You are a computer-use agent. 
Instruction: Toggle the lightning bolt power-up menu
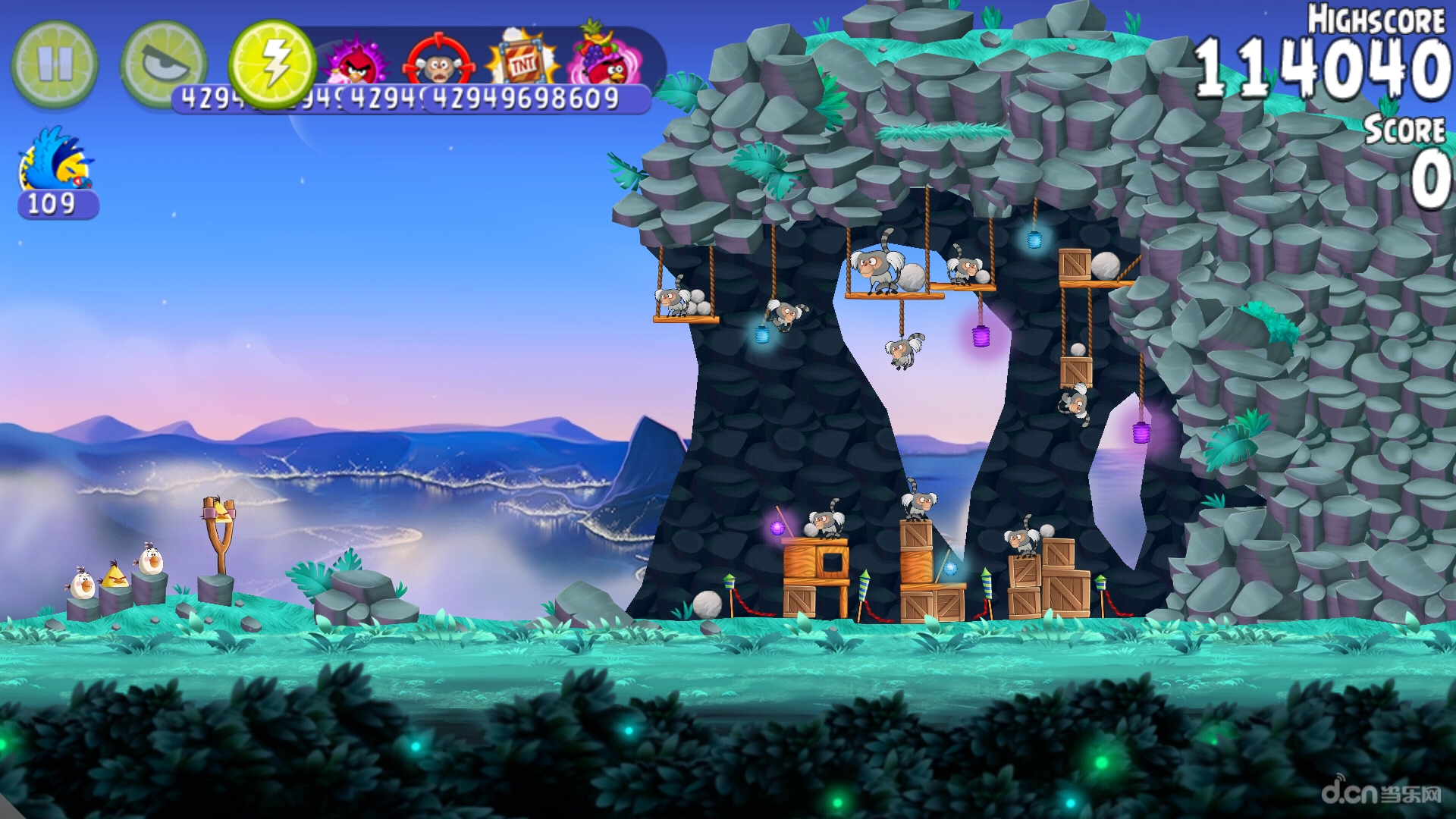click(273, 64)
